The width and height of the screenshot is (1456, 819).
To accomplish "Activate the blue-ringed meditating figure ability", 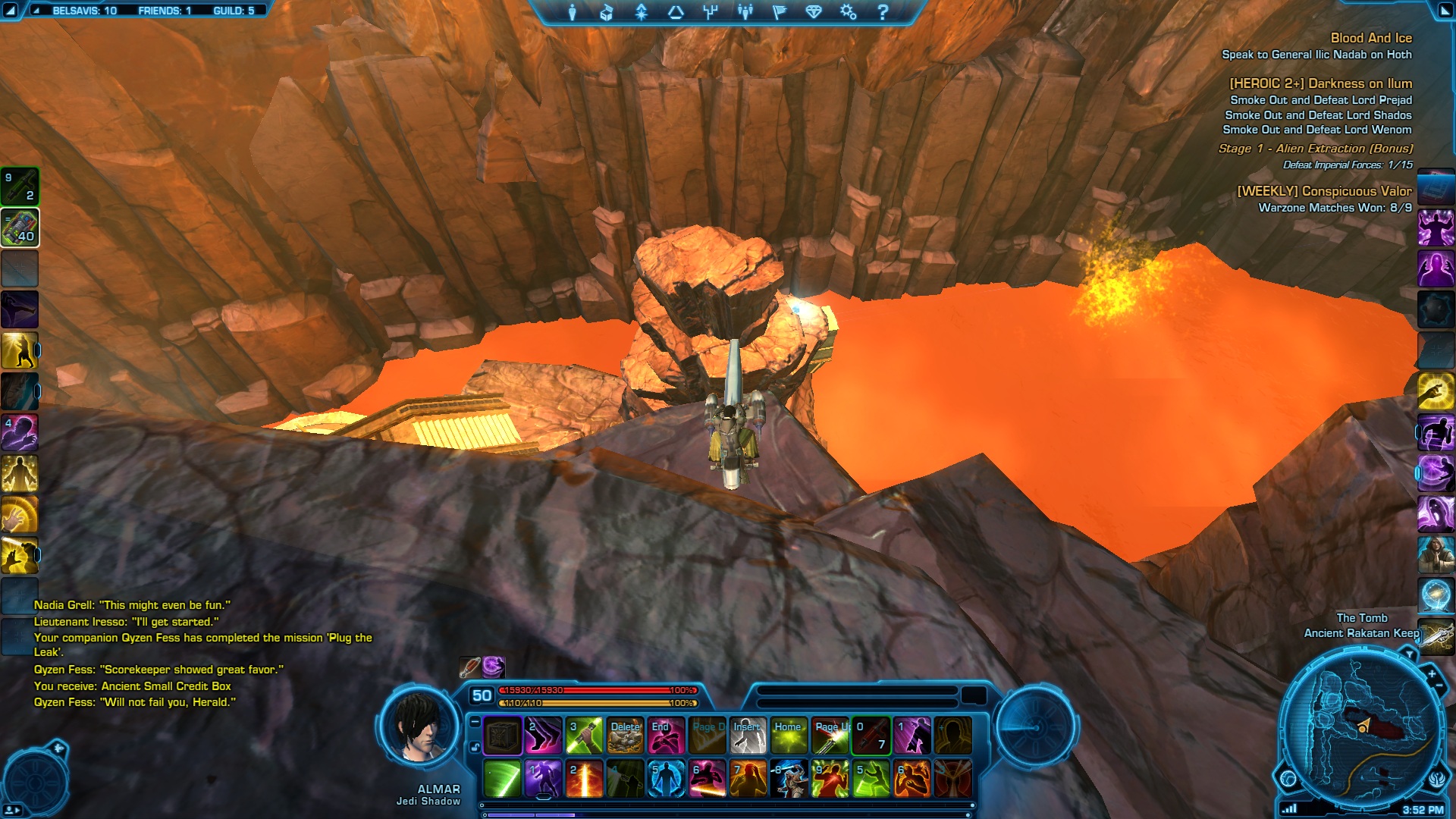I will click(666, 779).
